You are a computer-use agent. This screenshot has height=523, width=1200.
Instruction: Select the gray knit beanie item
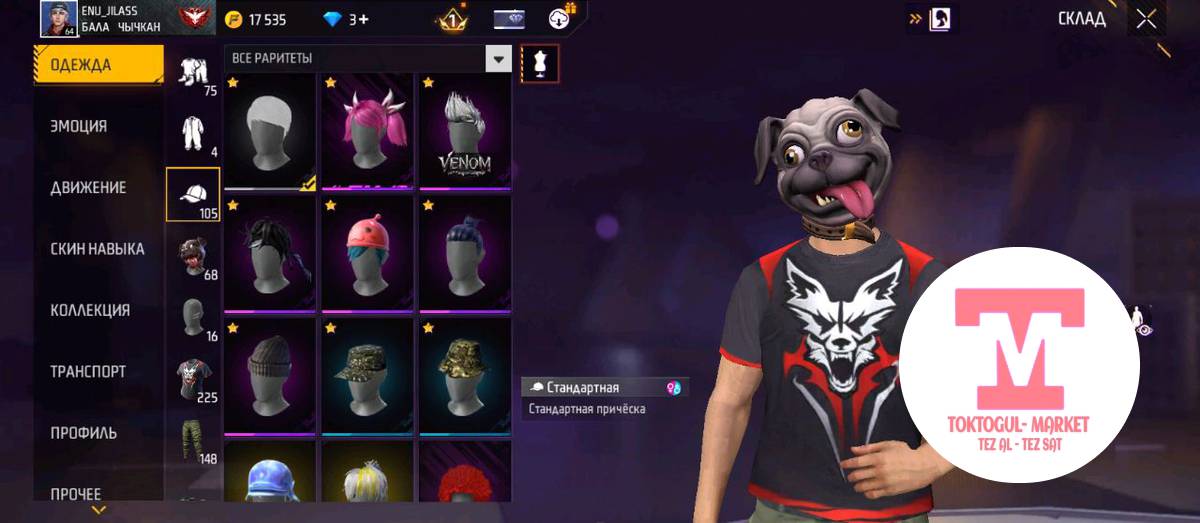click(268, 375)
